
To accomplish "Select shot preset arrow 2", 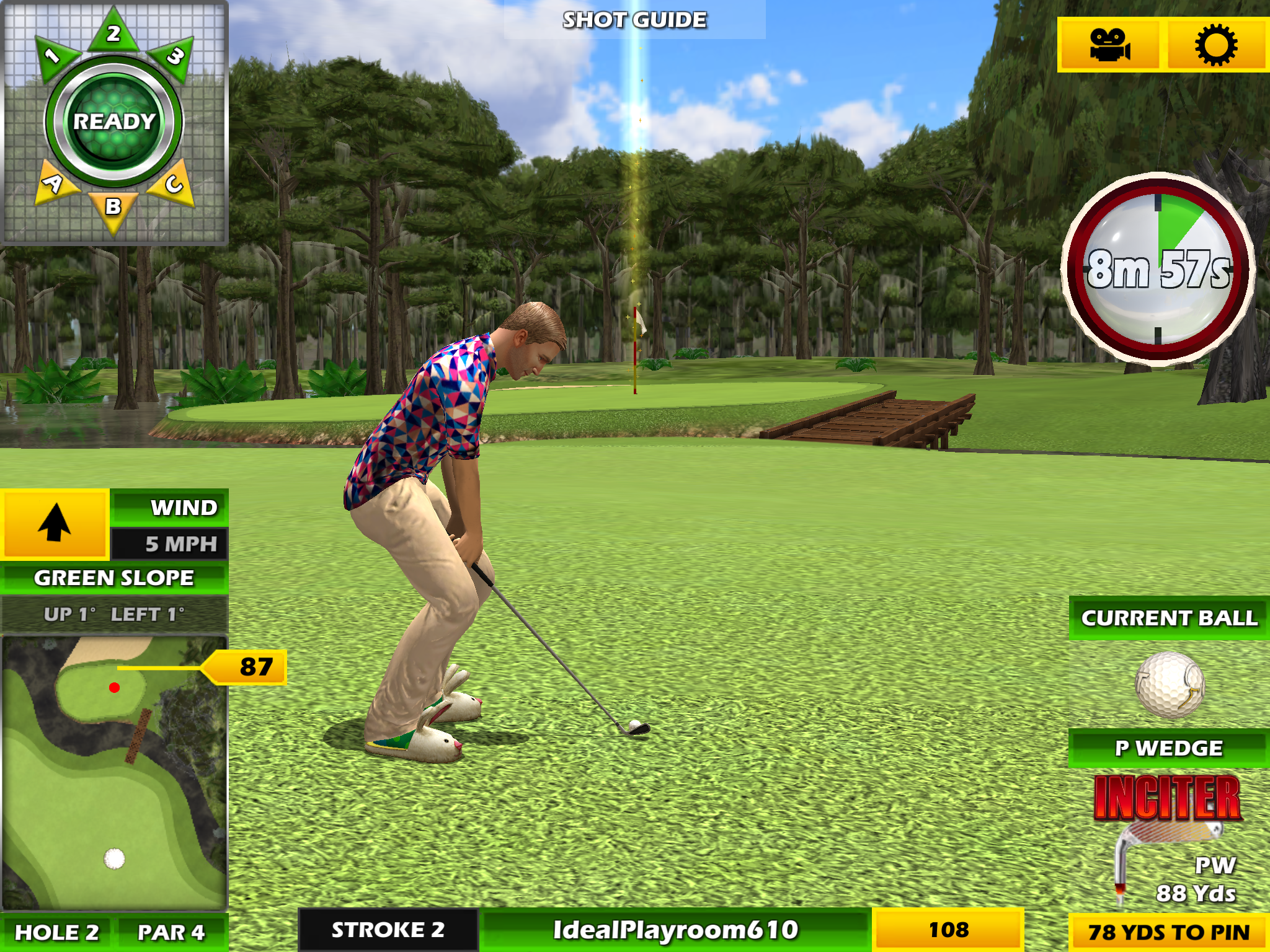I will 113,32.
